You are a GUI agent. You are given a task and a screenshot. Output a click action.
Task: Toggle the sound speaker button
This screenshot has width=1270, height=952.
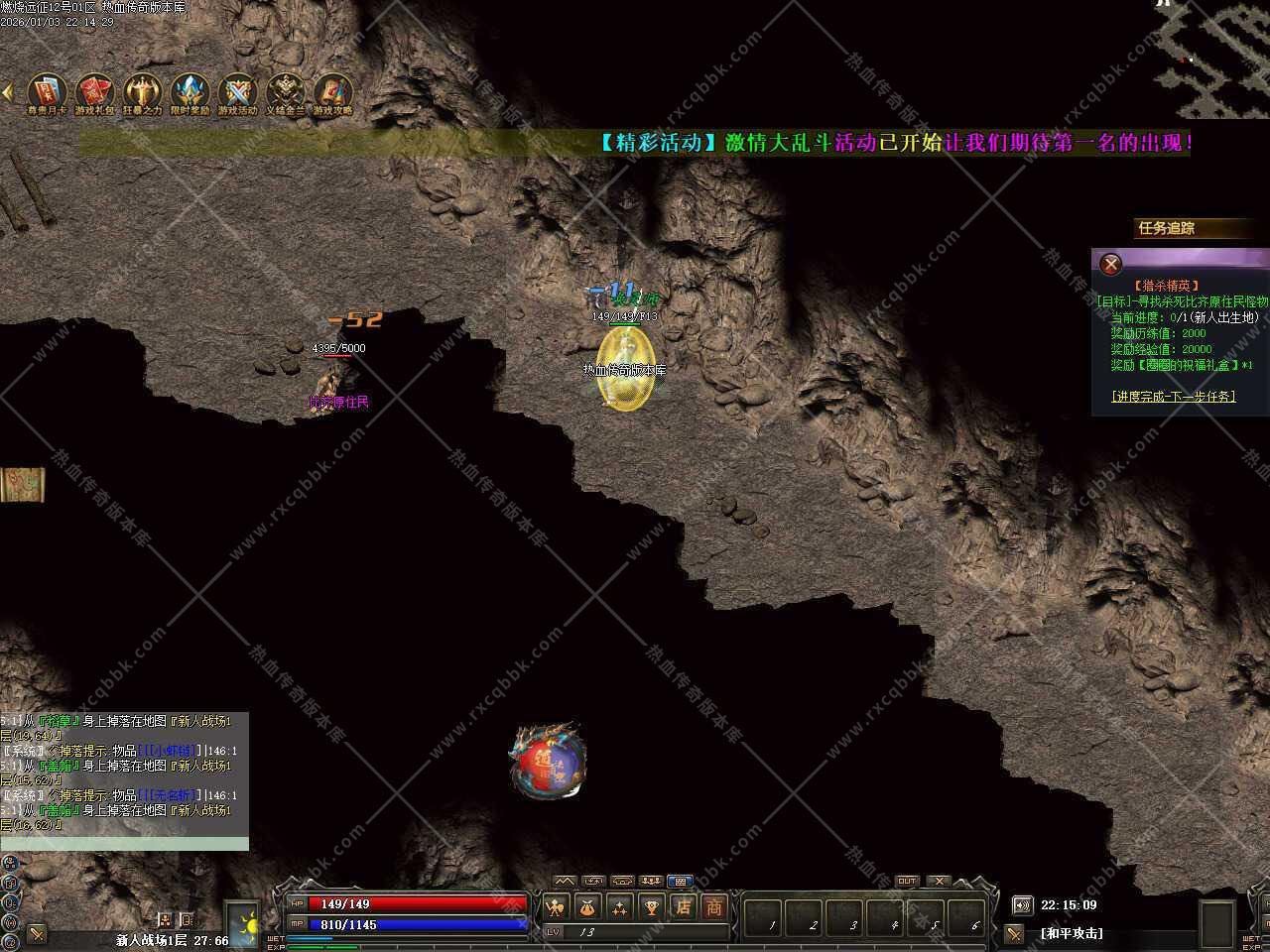tap(1022, 905)
